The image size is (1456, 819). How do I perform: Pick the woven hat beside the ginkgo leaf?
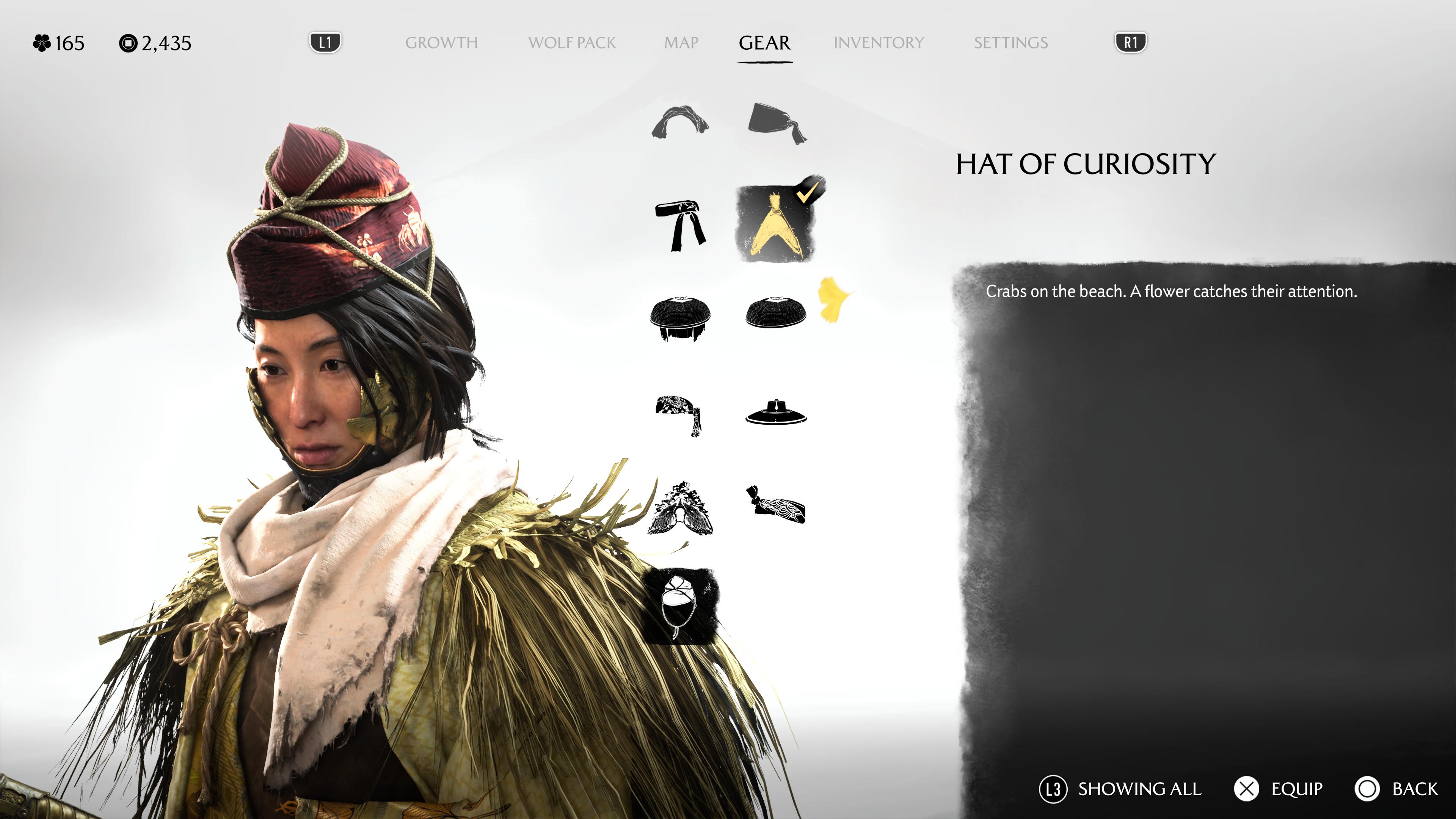coord(775,313)
